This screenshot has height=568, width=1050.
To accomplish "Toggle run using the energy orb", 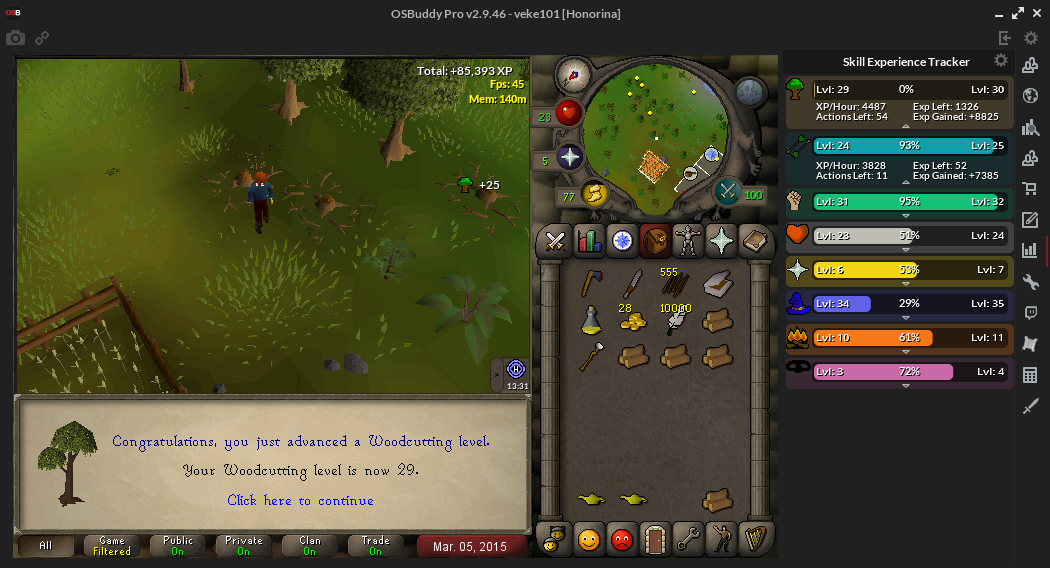I will pyautogui.click(x=593, y=193).
